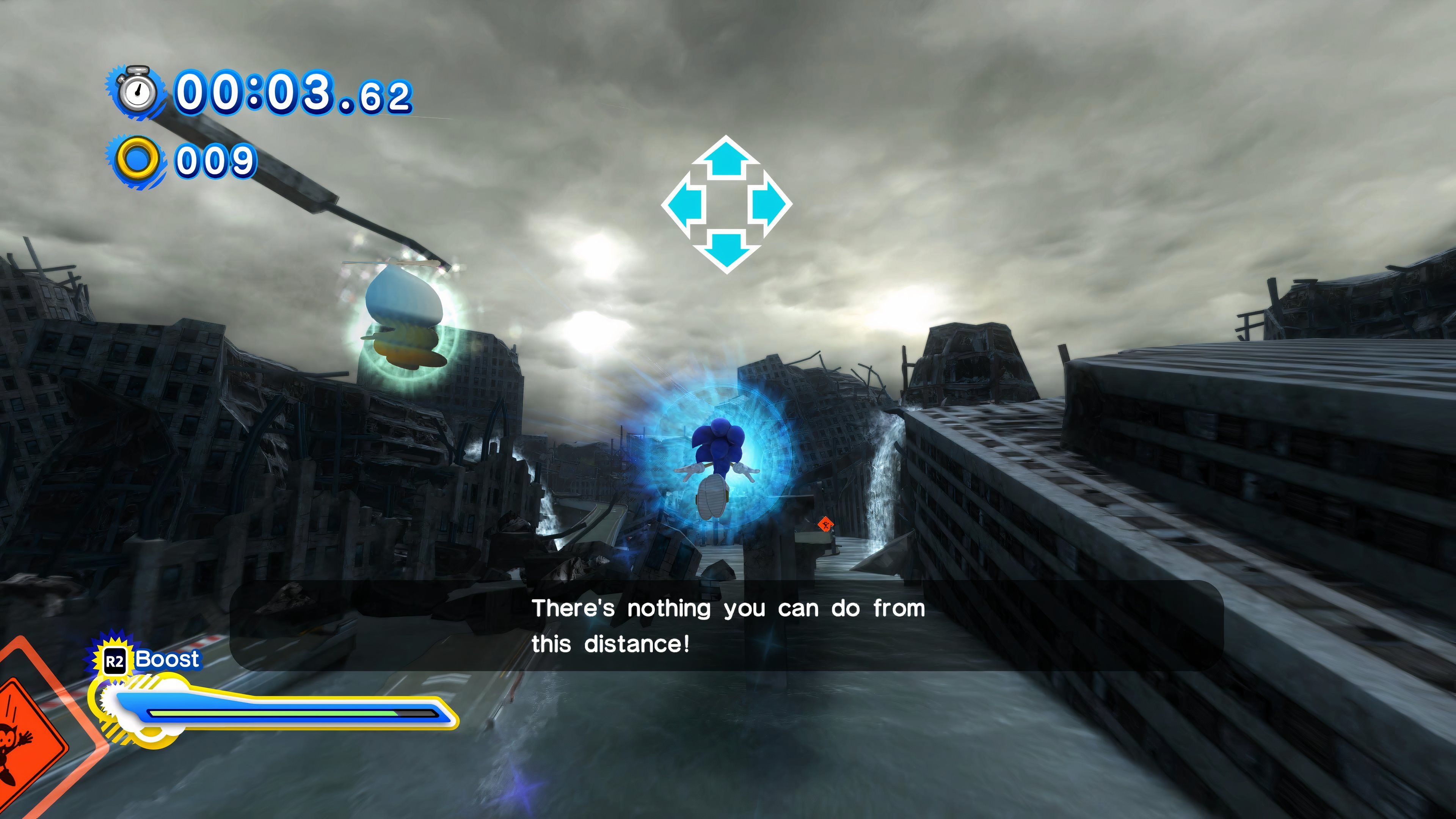Click the right arrow of the direction indicator
1456x819 pixels.
tap(769, 204)
